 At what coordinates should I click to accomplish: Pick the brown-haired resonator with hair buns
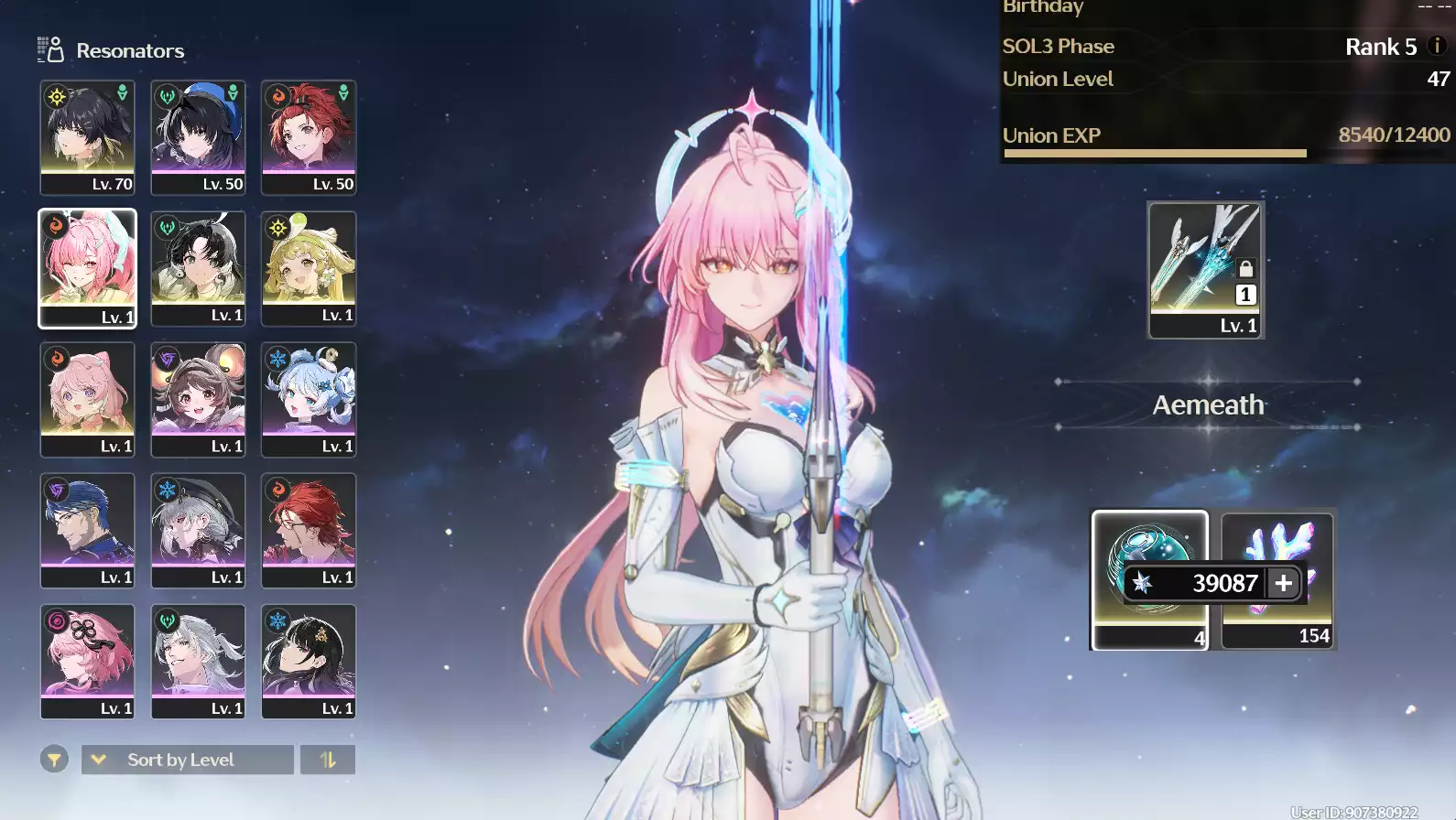[198, 399]
